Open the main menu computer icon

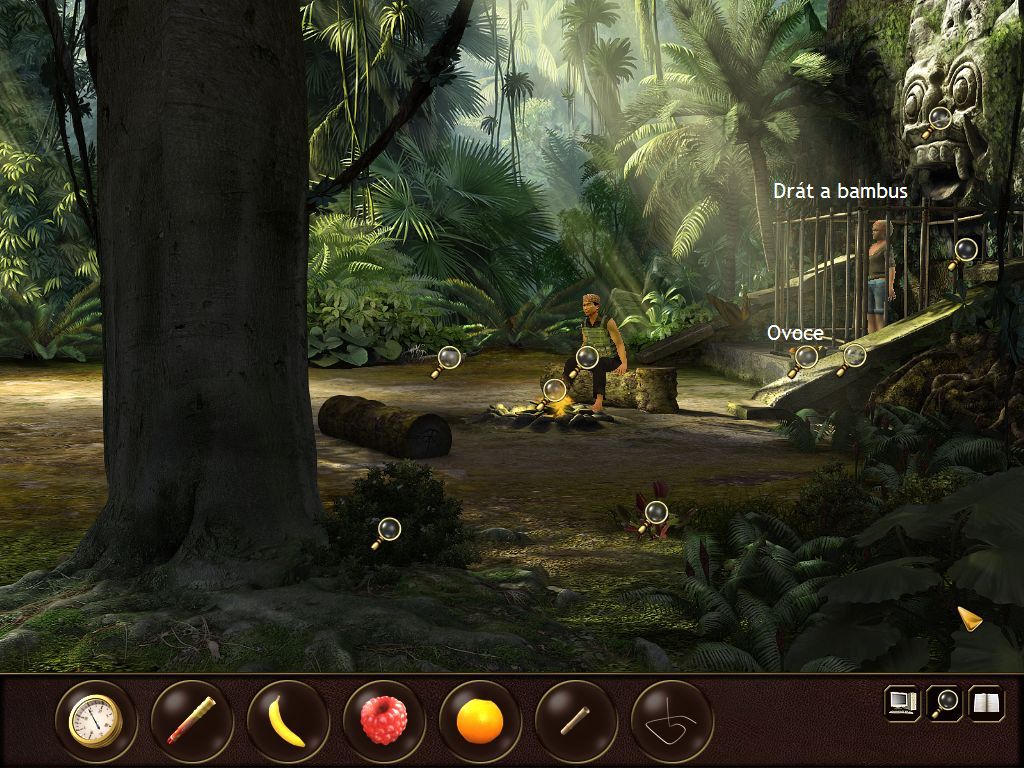902,703
